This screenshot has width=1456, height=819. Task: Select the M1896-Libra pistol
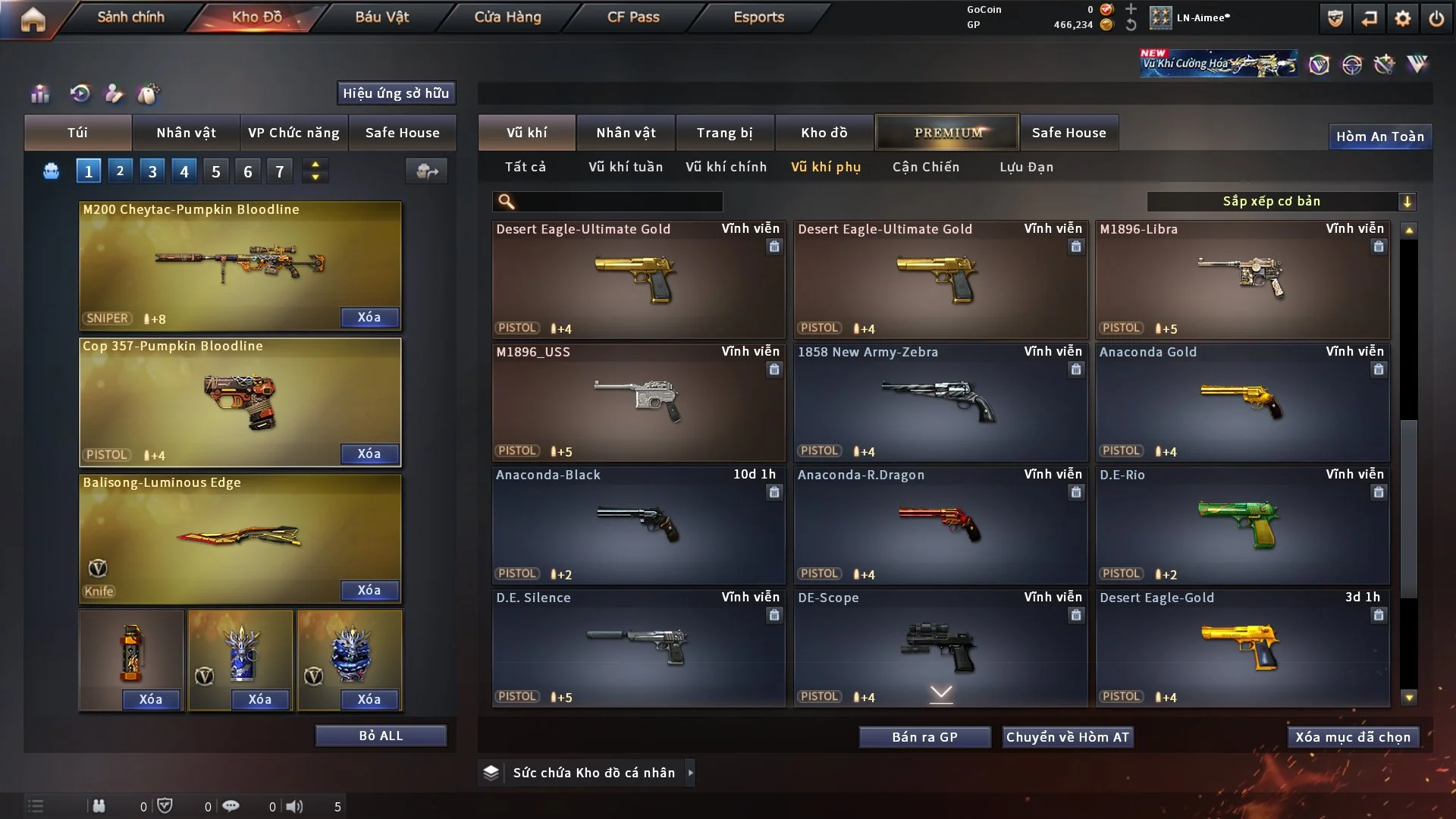[x=1242, y=279]
